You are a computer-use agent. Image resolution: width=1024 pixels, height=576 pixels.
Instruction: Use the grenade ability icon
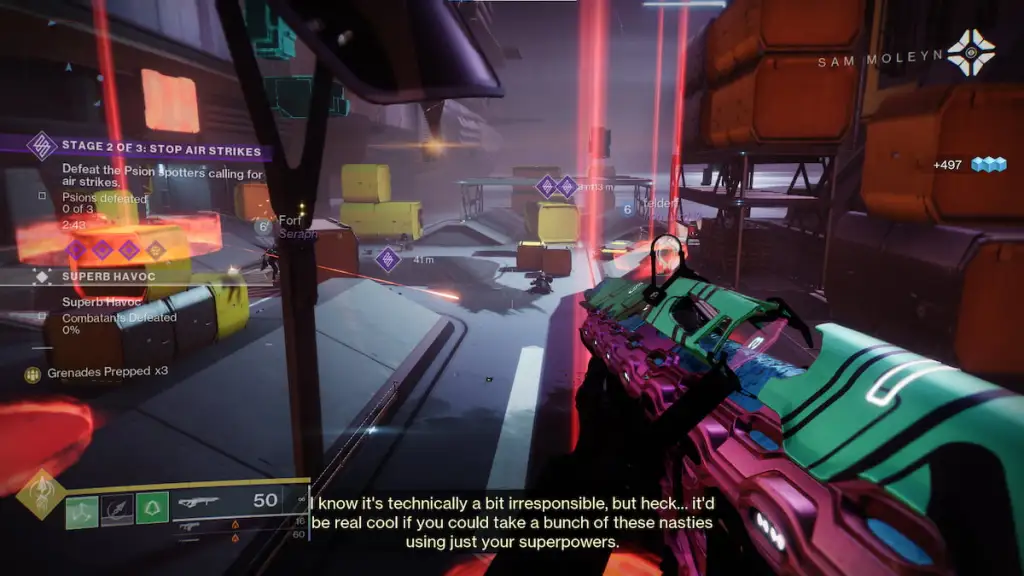point(82,512)
